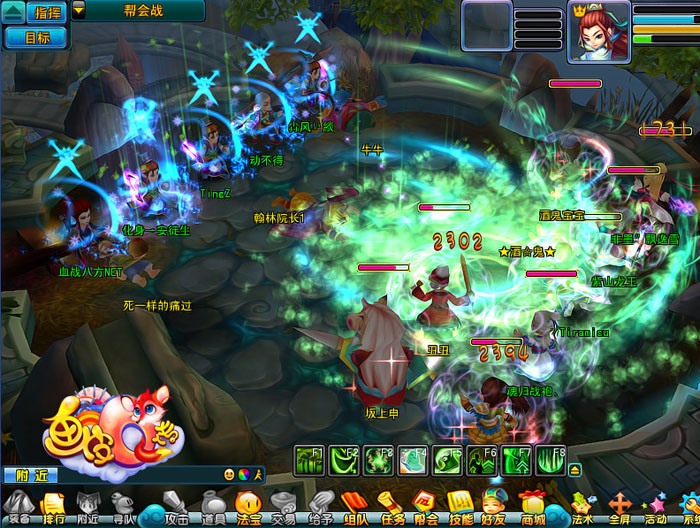Viewport: 700px width, 528px height.
Task: Open the 好友 friends list
Action: (x=494, y=506)
